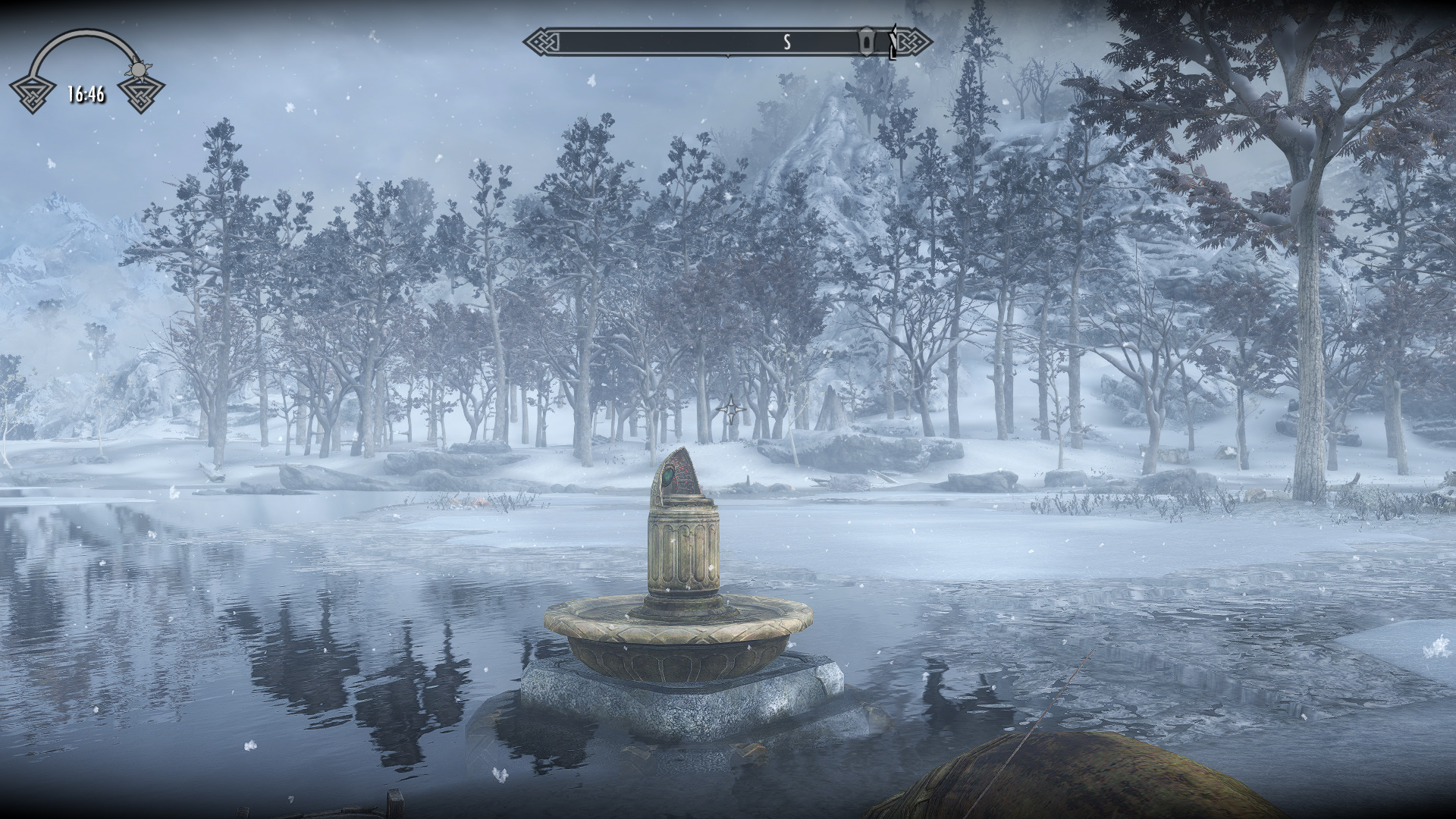Click the sun icon on the day-cycle arc
Screen dimensions: 1456x819
(x=137, y=70)
